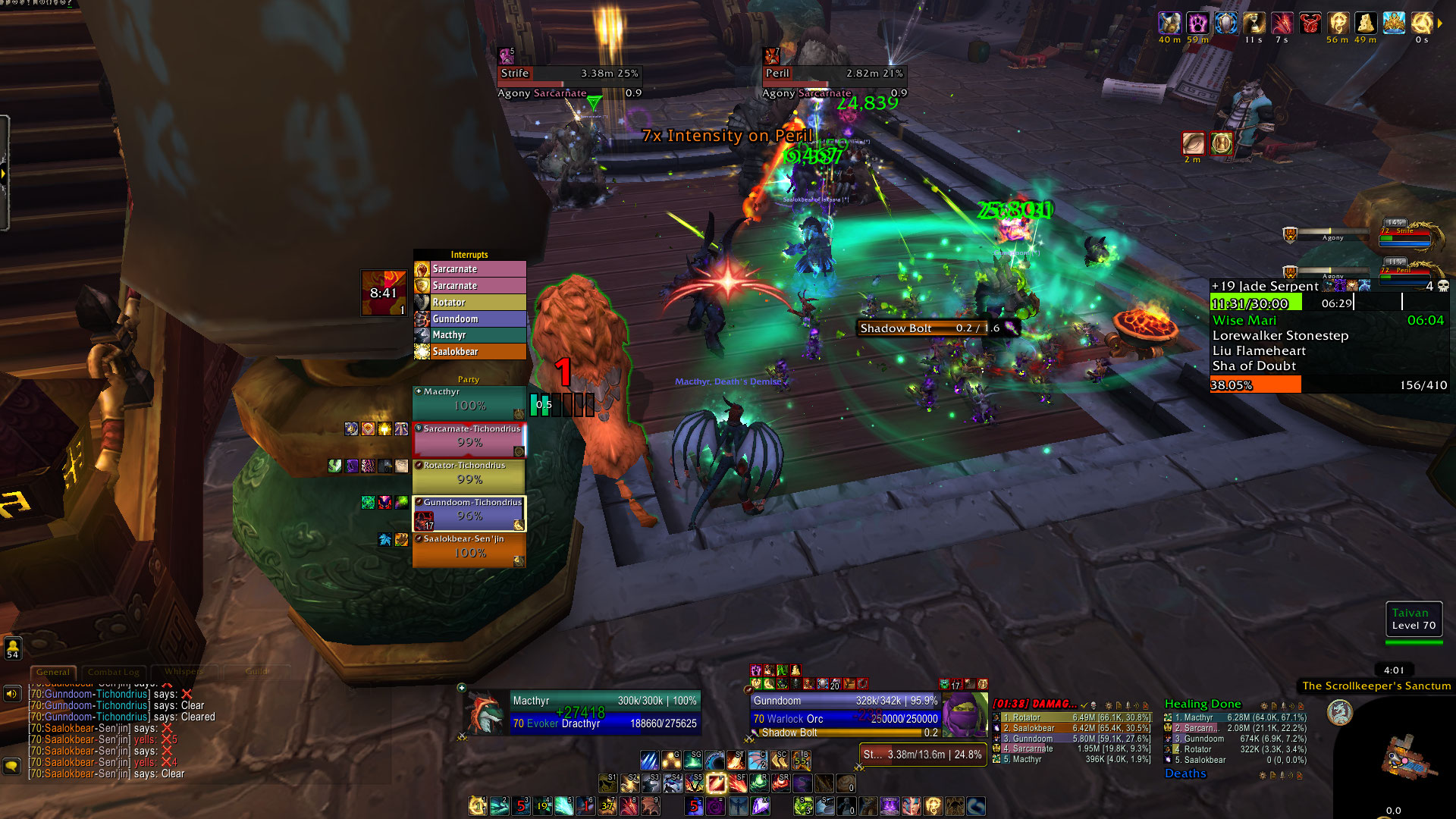This screenshot has width=1456, height=819.
Task: Target the Peril enemy nameplate
Action: 834,74
